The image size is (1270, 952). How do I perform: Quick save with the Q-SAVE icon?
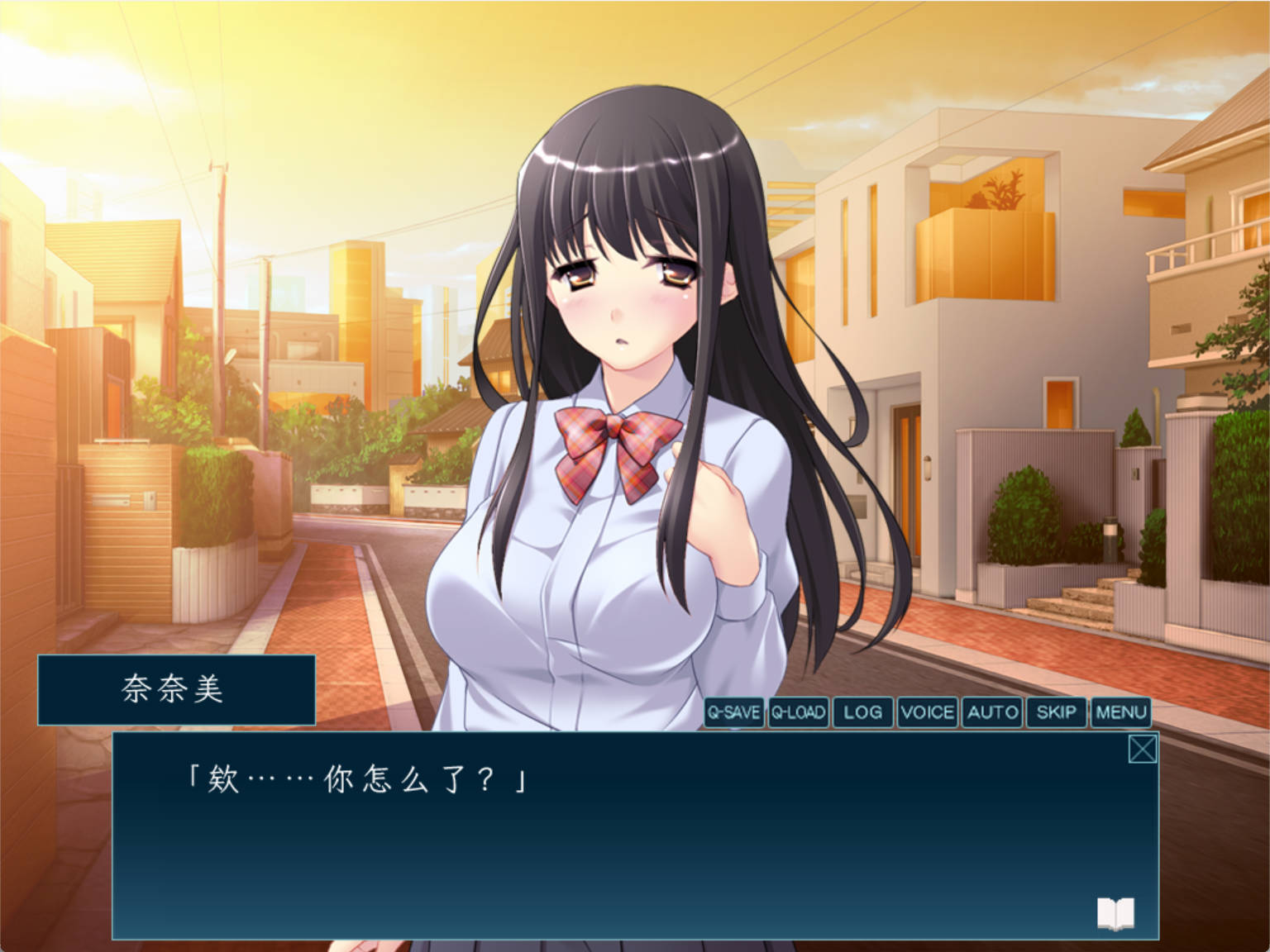(734, 712)
